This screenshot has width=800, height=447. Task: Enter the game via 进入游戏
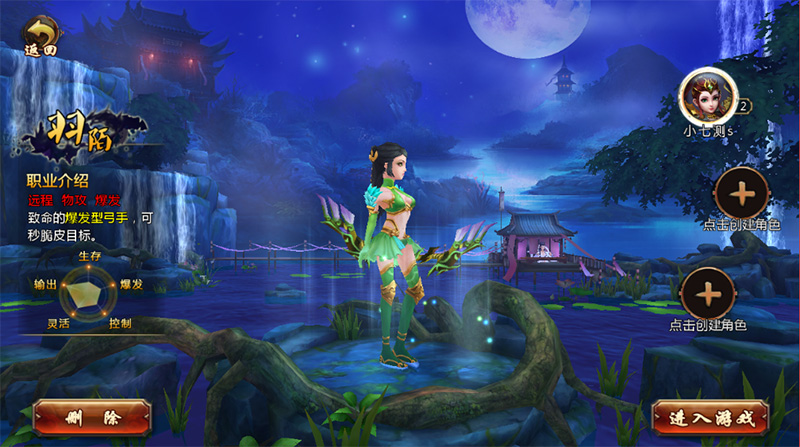click(709, 416)
